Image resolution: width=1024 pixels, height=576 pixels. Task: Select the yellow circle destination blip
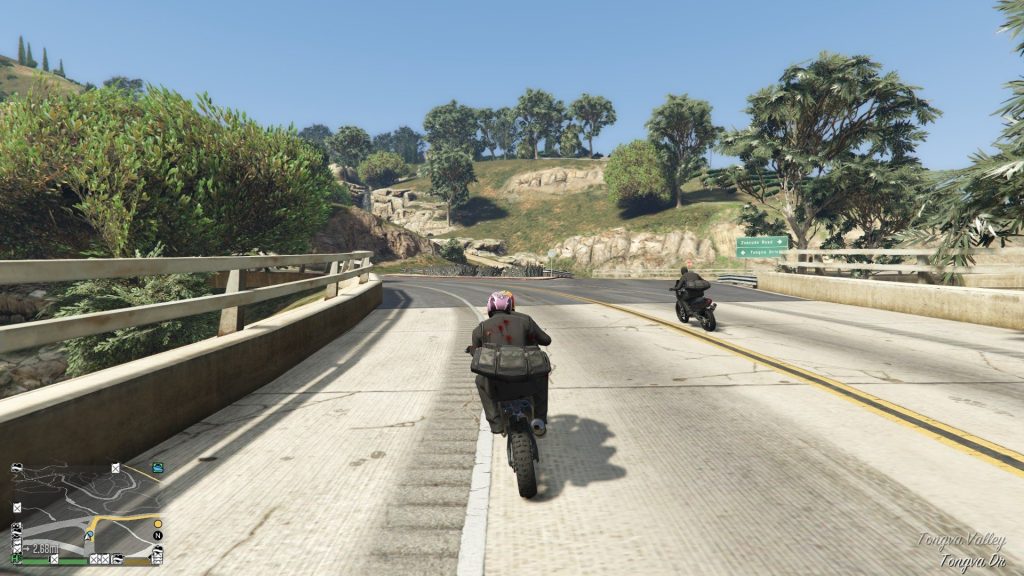[157, 522]
